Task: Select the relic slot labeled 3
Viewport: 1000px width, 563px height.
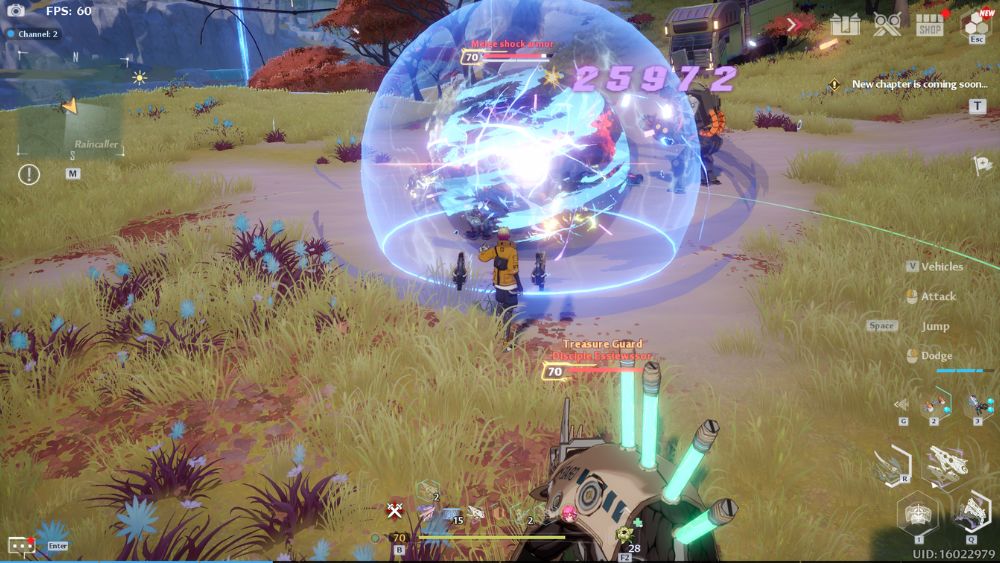Action: point(977,403)
